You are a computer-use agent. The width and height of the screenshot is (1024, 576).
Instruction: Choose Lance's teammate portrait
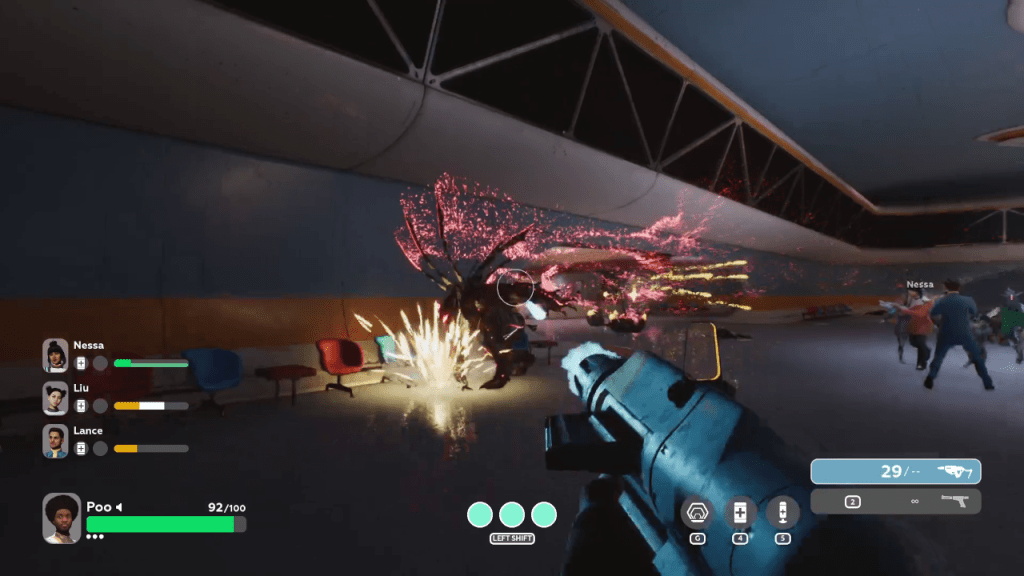click(56, 440)
